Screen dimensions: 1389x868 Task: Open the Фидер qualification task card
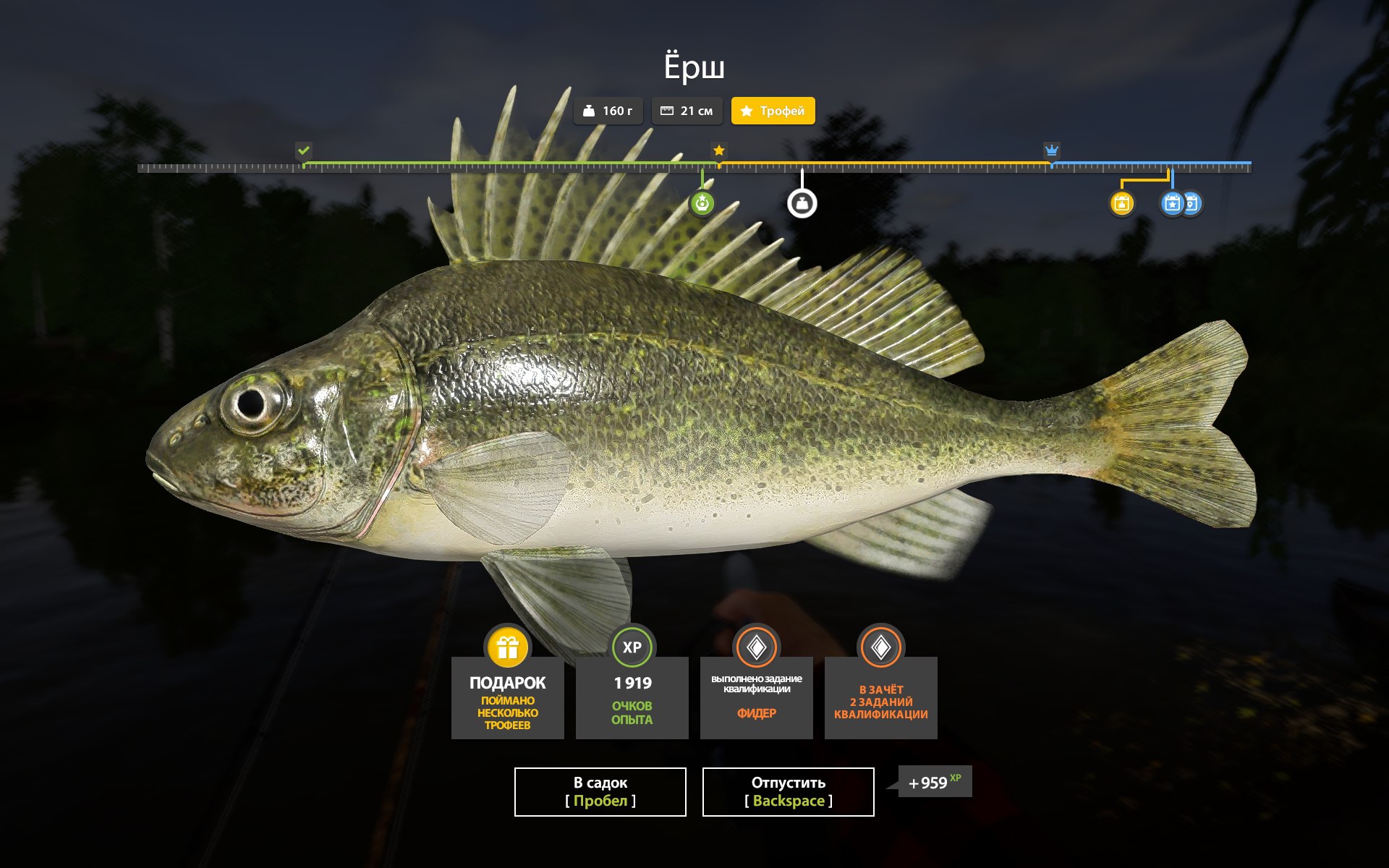click(756, 697)
